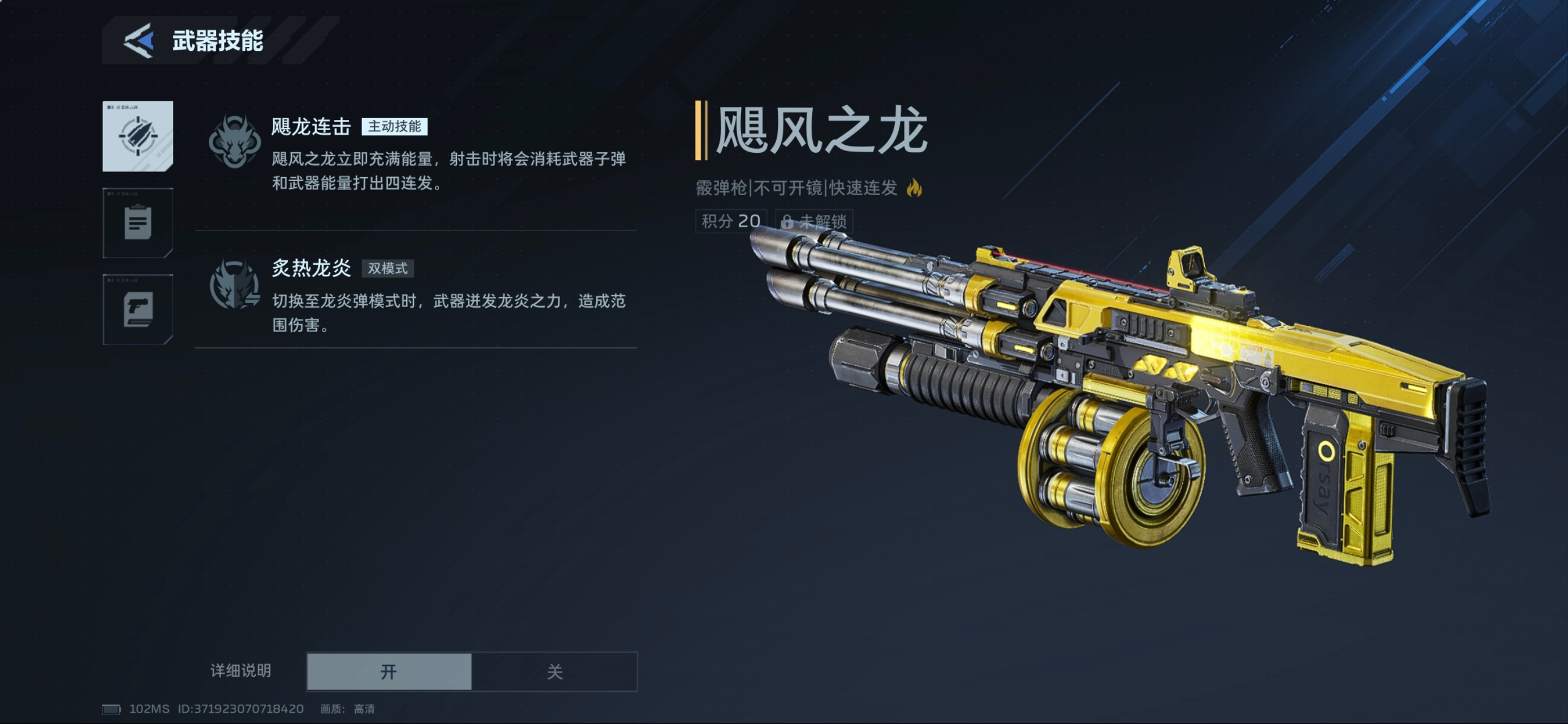Select the weapon skills crosshair tab

tap(137, 136)
